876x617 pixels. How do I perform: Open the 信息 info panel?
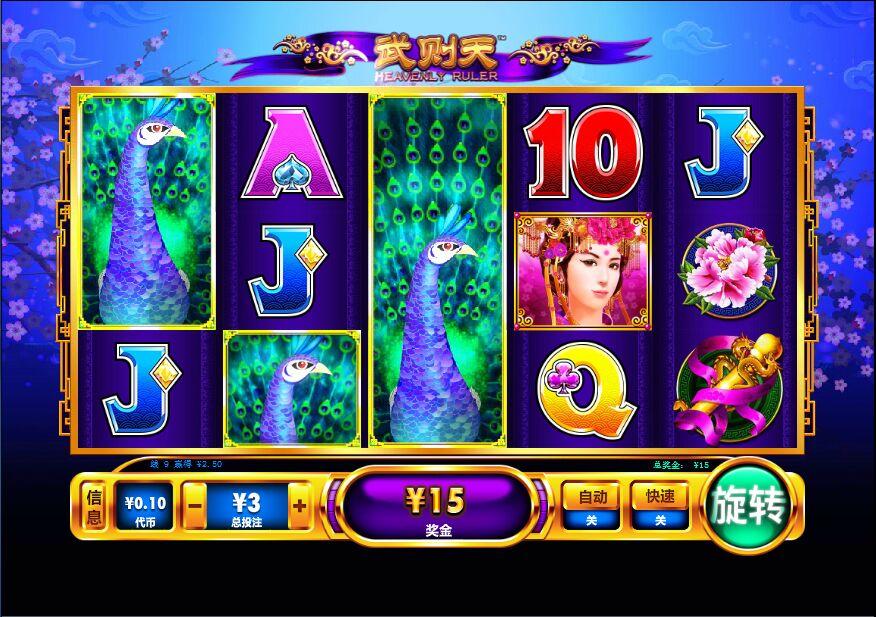coord(94,507)
